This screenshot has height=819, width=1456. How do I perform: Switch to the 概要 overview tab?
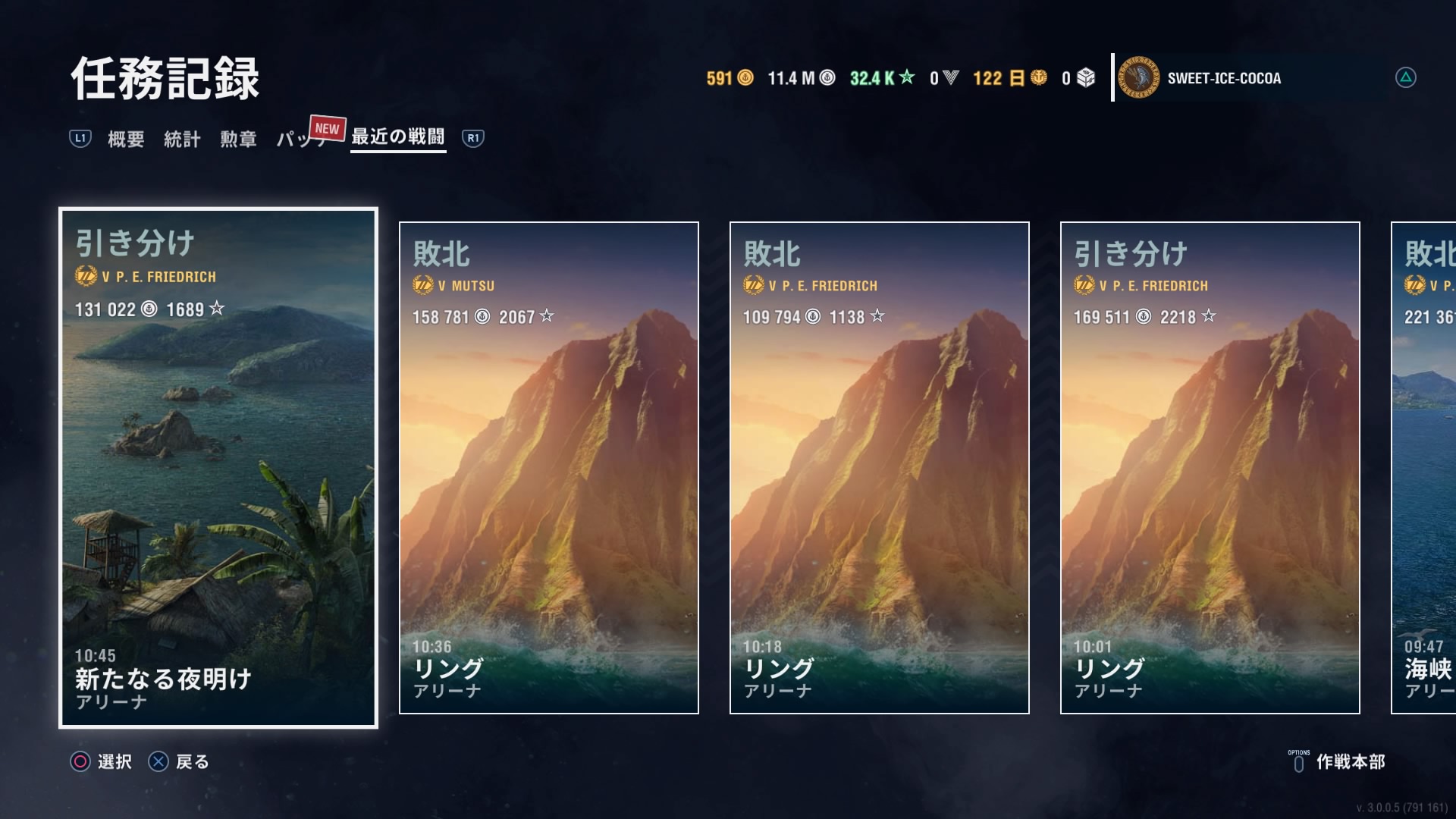(x=126, y=139)
